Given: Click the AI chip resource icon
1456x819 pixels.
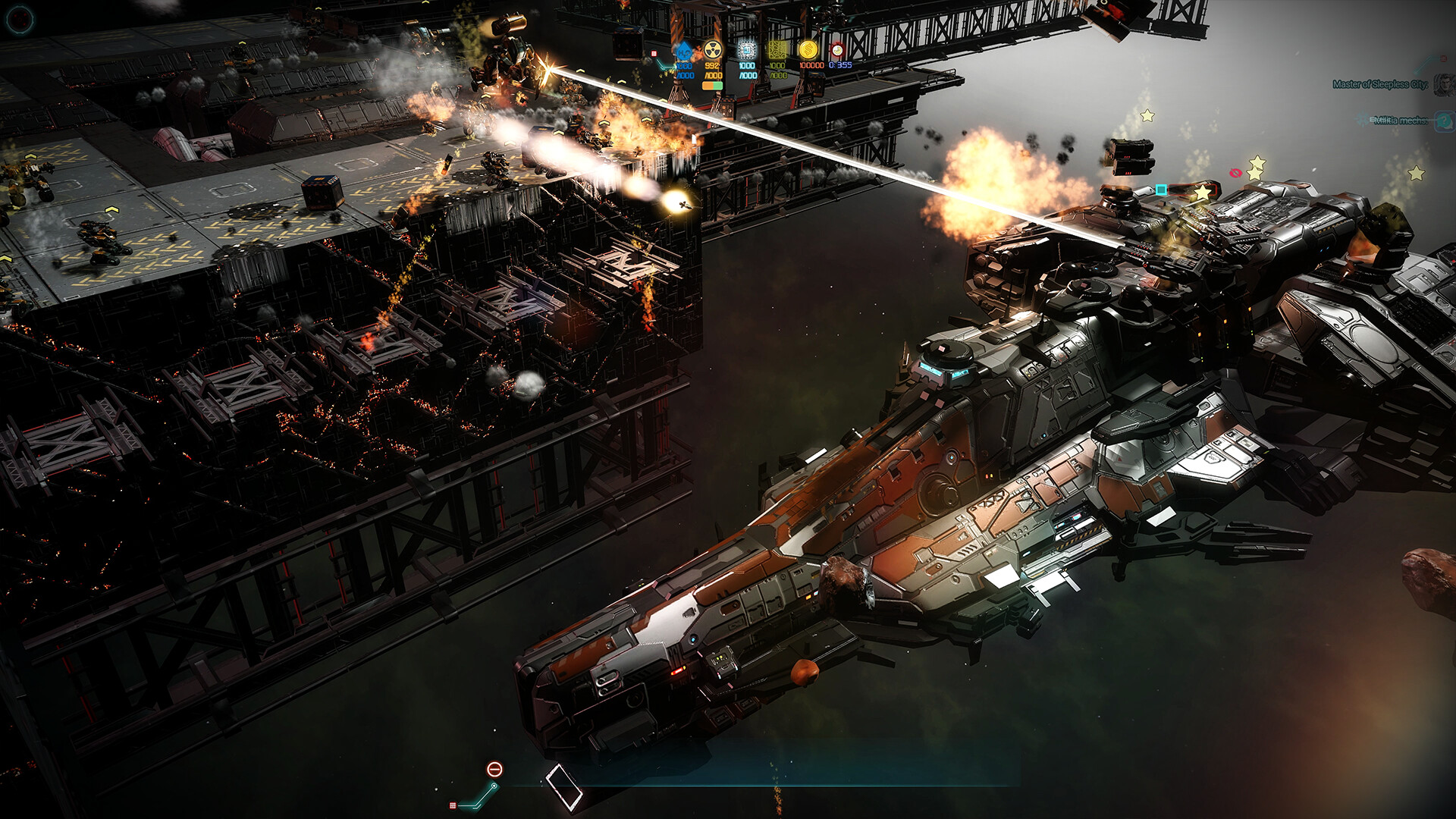Looking at the screenshot, I should (x=747, y=50).
